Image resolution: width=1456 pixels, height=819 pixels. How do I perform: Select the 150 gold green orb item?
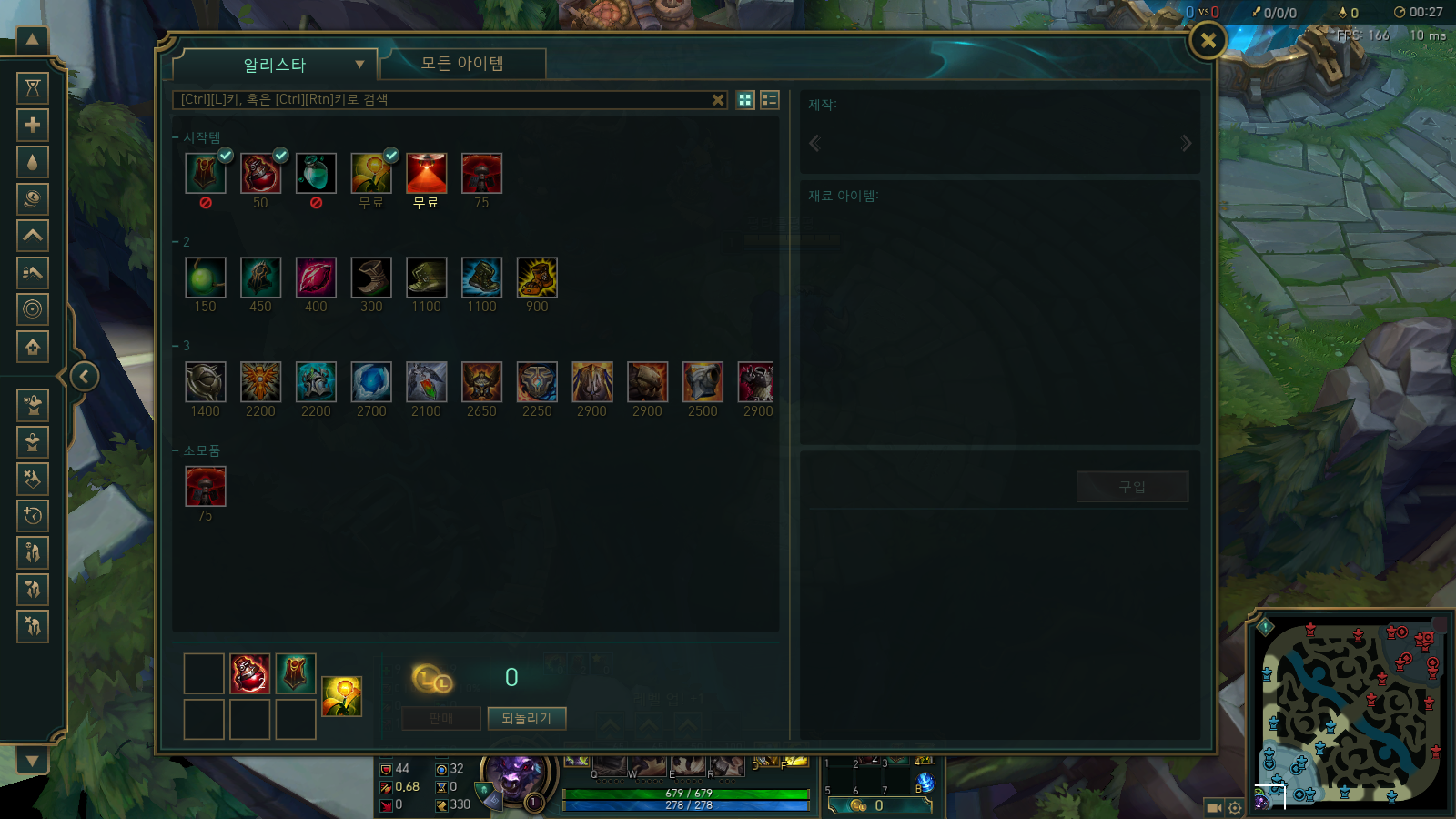tap(206, 278)
